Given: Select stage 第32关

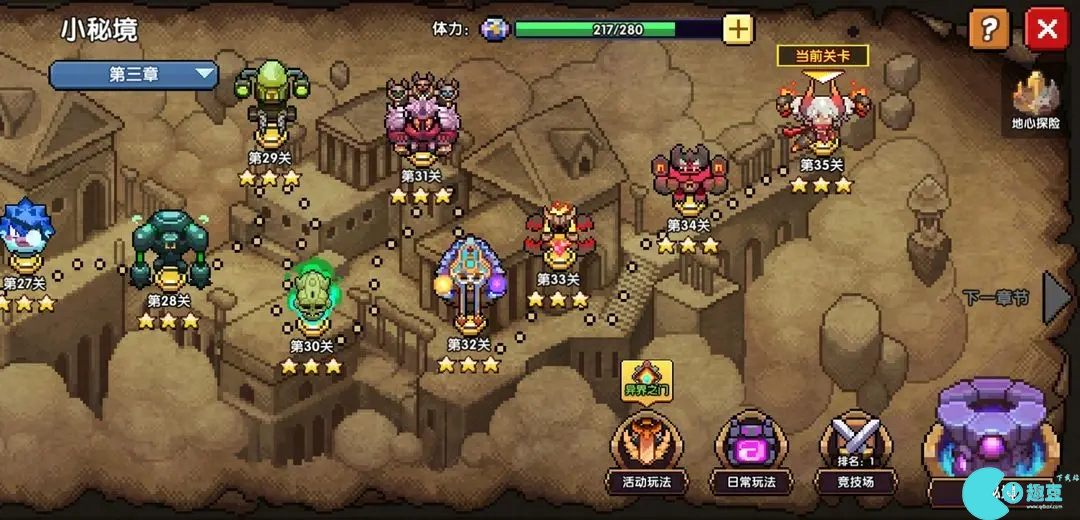Looking at the screenshot, I should point(468,284).
